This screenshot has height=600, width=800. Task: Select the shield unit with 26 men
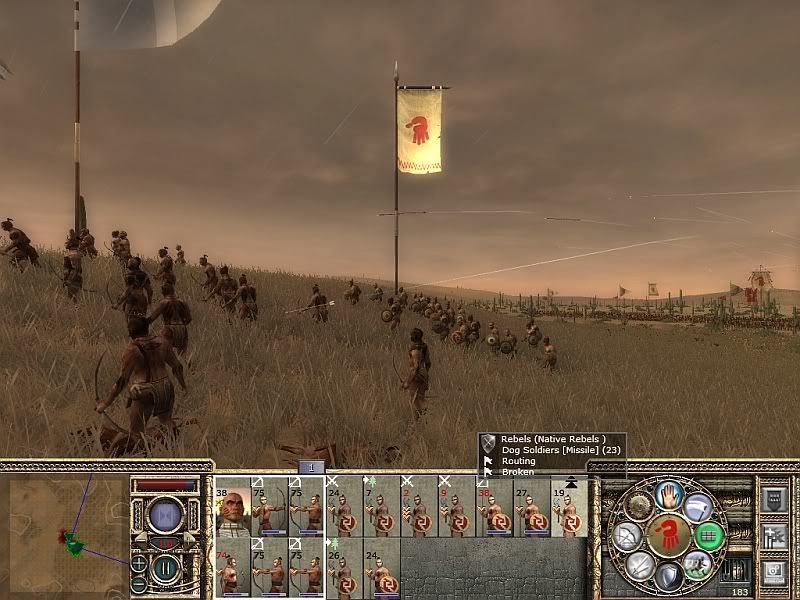pos(343,568)
